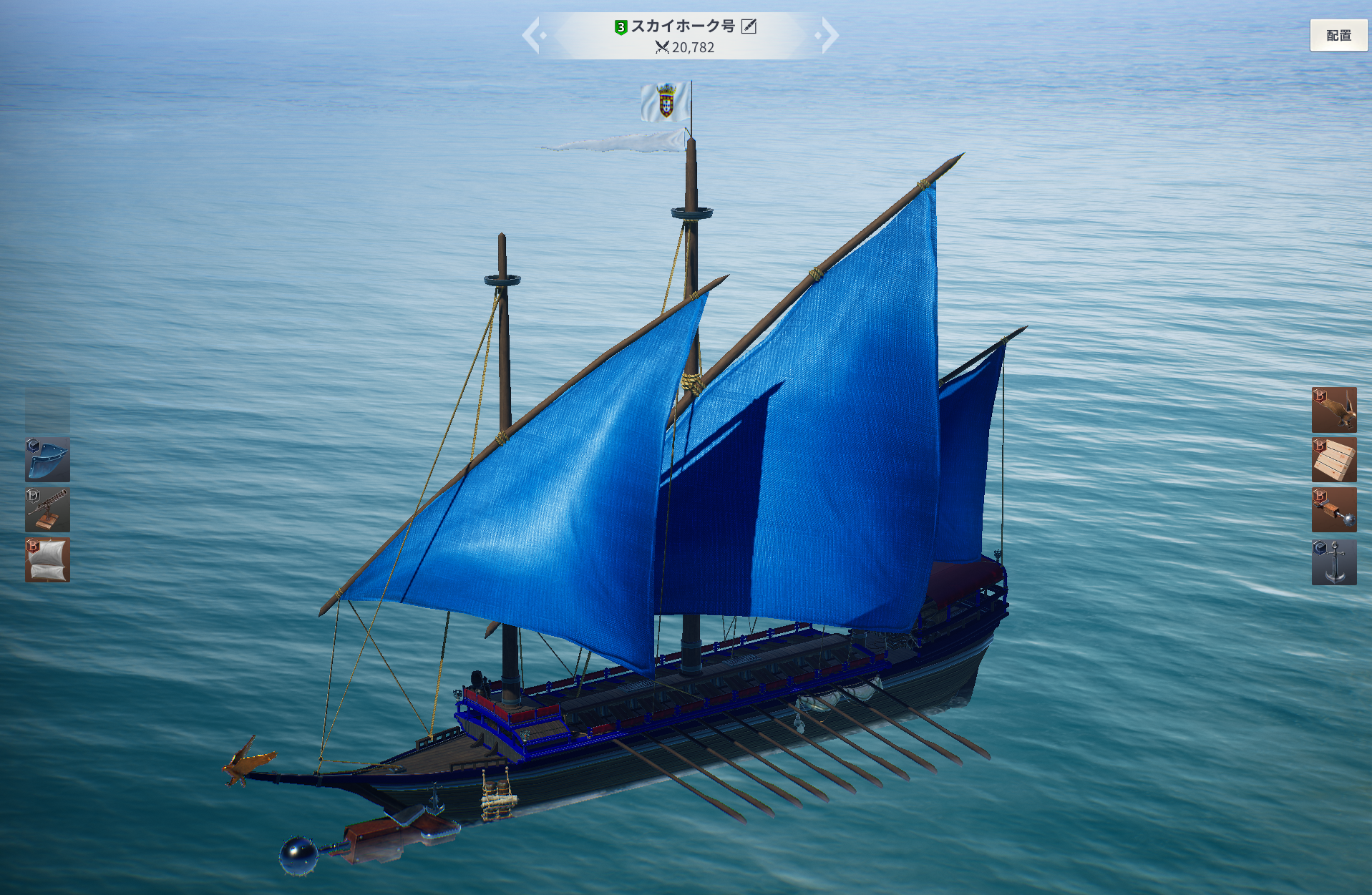The height and width of the screenshot is (895, 1372).
Task: Select the anchor equipment slot
Action: click(1333, 562)
